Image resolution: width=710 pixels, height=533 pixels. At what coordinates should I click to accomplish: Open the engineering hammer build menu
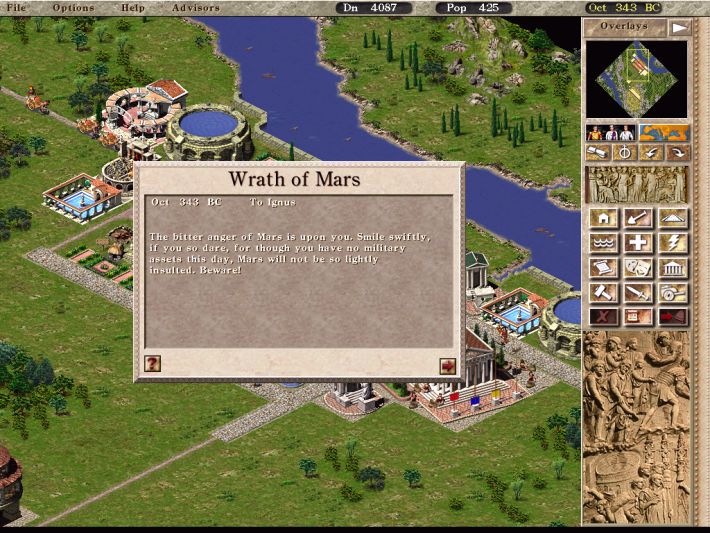603,293
